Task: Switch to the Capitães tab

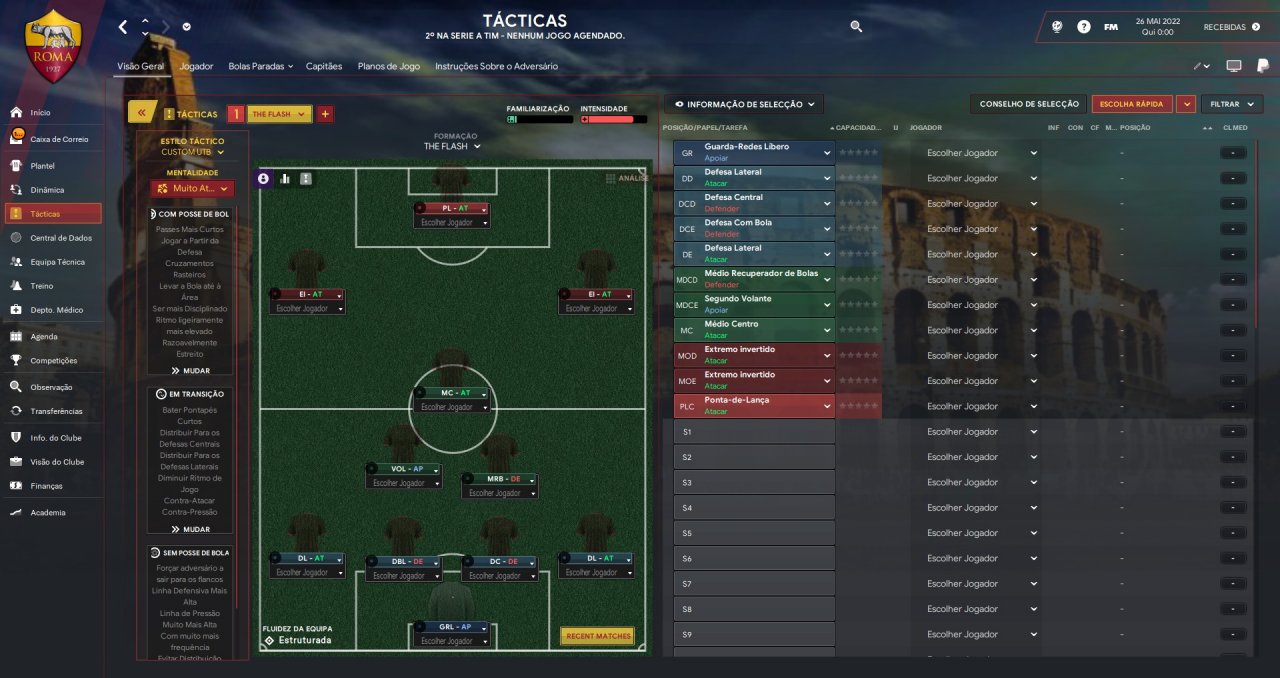Action: [324, 66]
